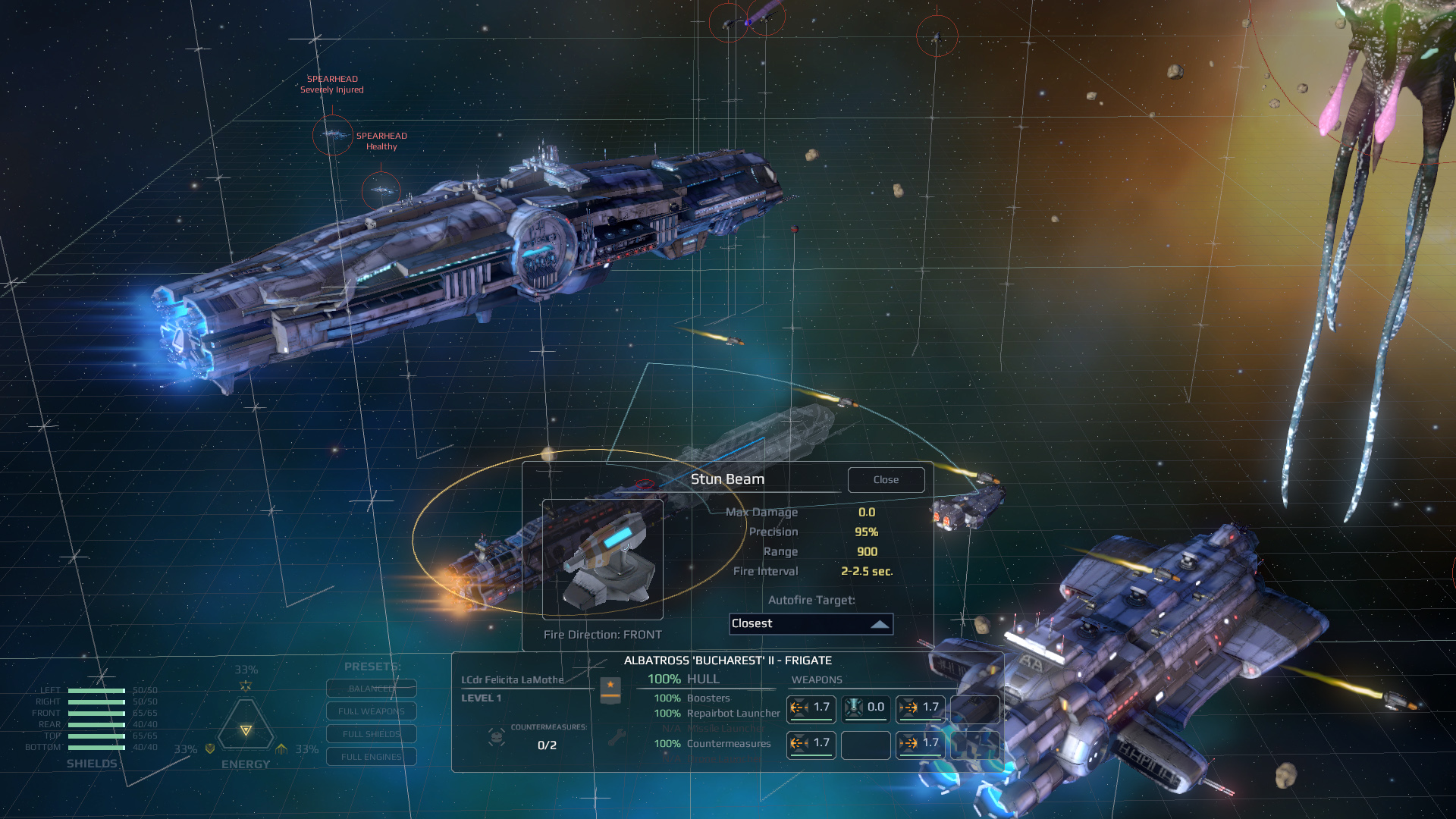Toggle autofire on the second-row left weapon slot

pos(811,745)
